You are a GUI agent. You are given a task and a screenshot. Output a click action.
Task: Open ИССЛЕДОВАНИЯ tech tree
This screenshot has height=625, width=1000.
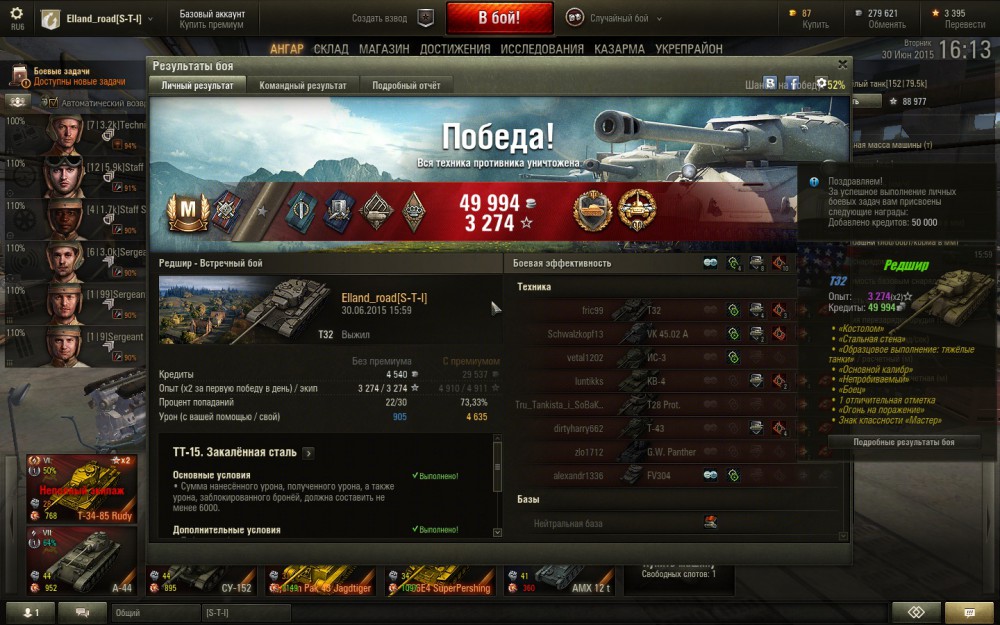[x=542, y=49]
